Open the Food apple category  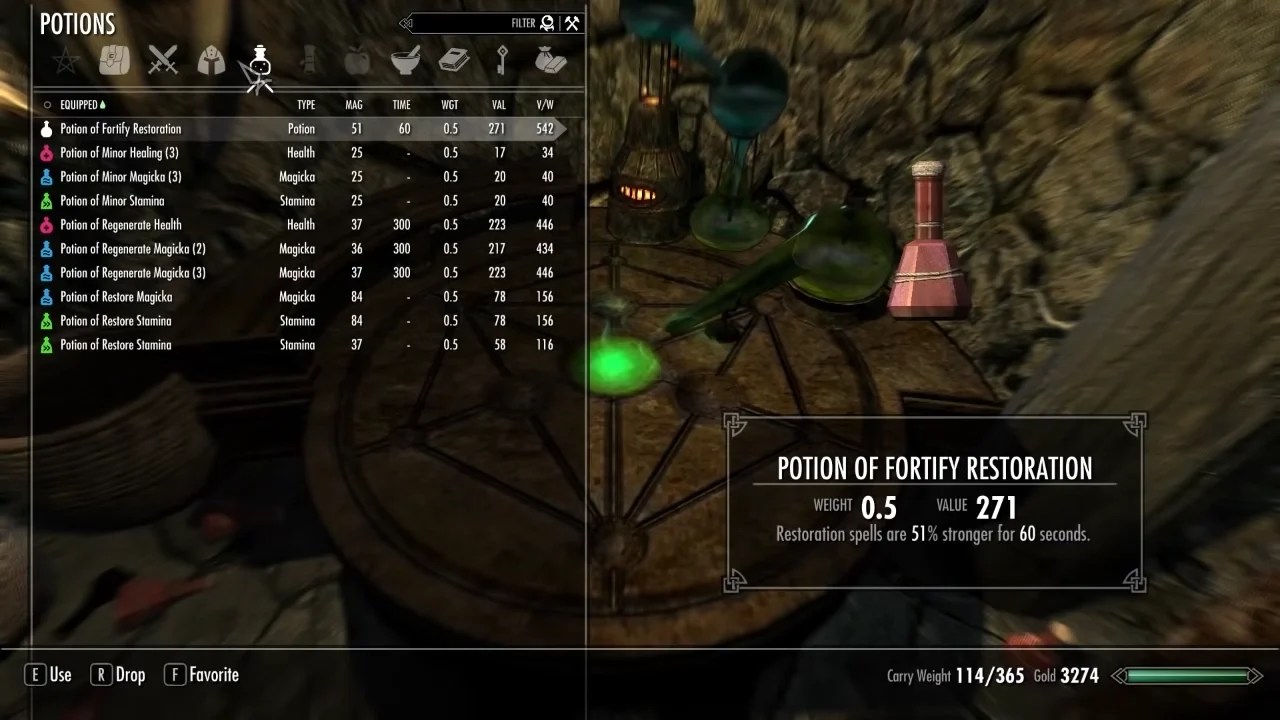click(357, 60)
